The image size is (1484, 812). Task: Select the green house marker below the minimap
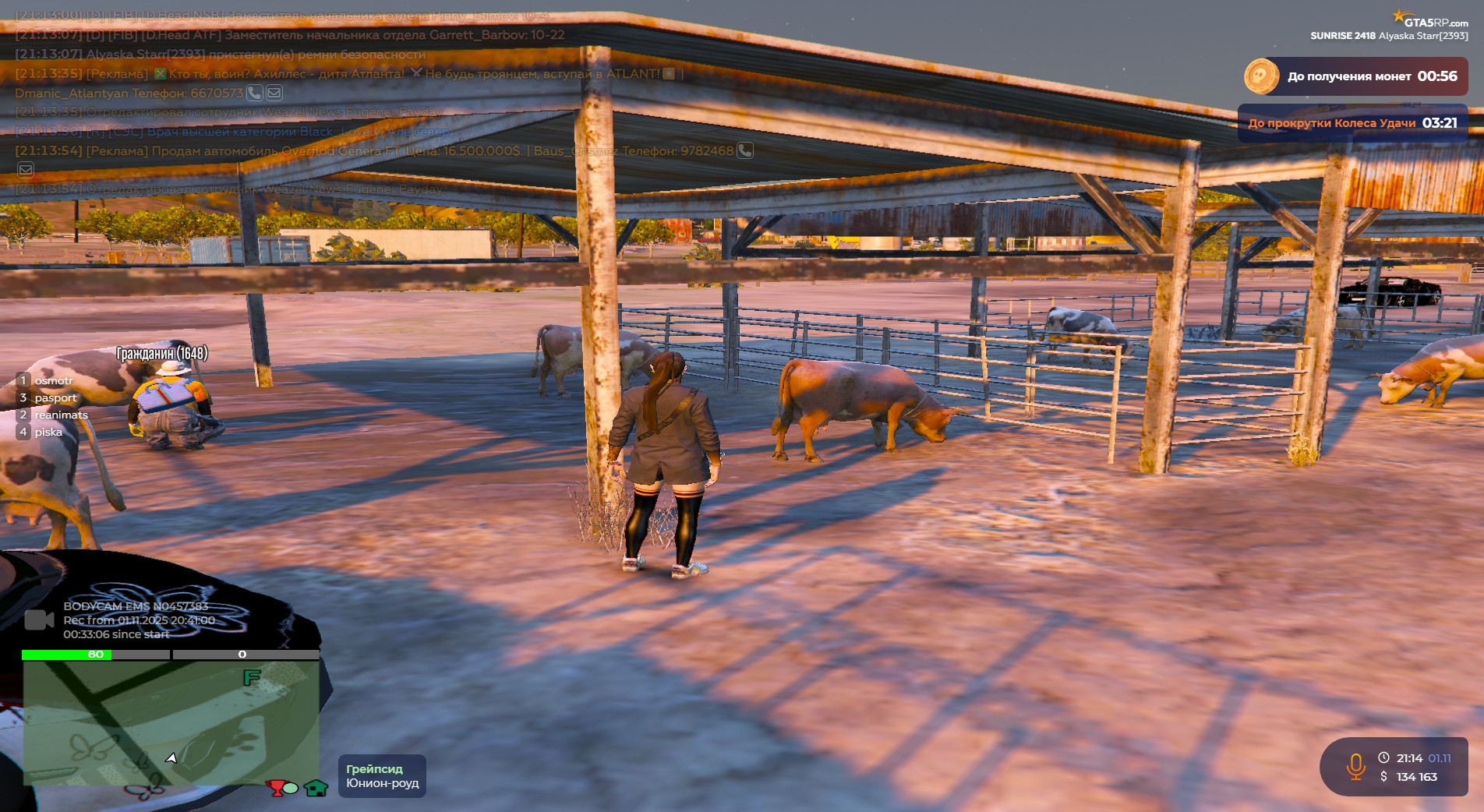[x=316, y=788]
